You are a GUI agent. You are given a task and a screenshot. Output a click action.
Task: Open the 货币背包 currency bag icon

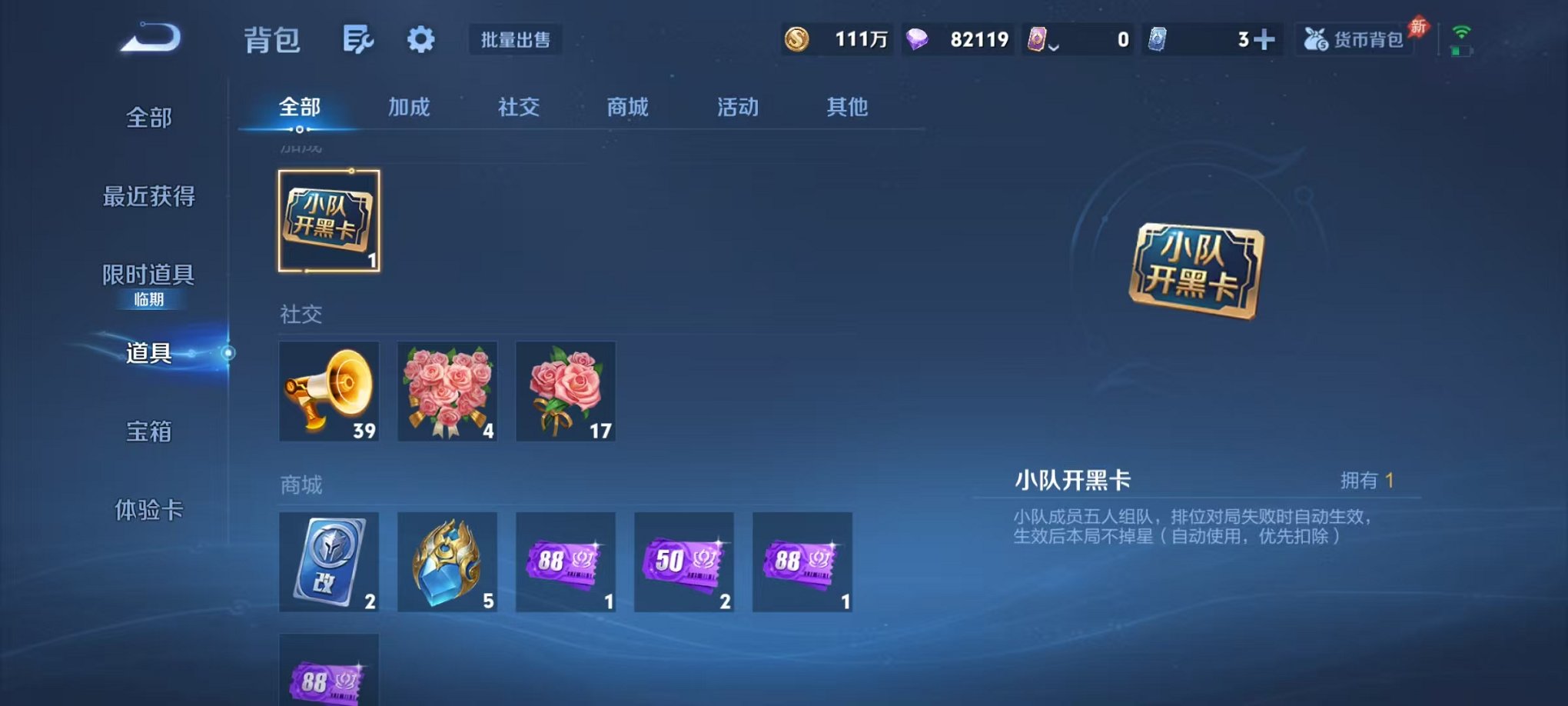point(1353,38)
